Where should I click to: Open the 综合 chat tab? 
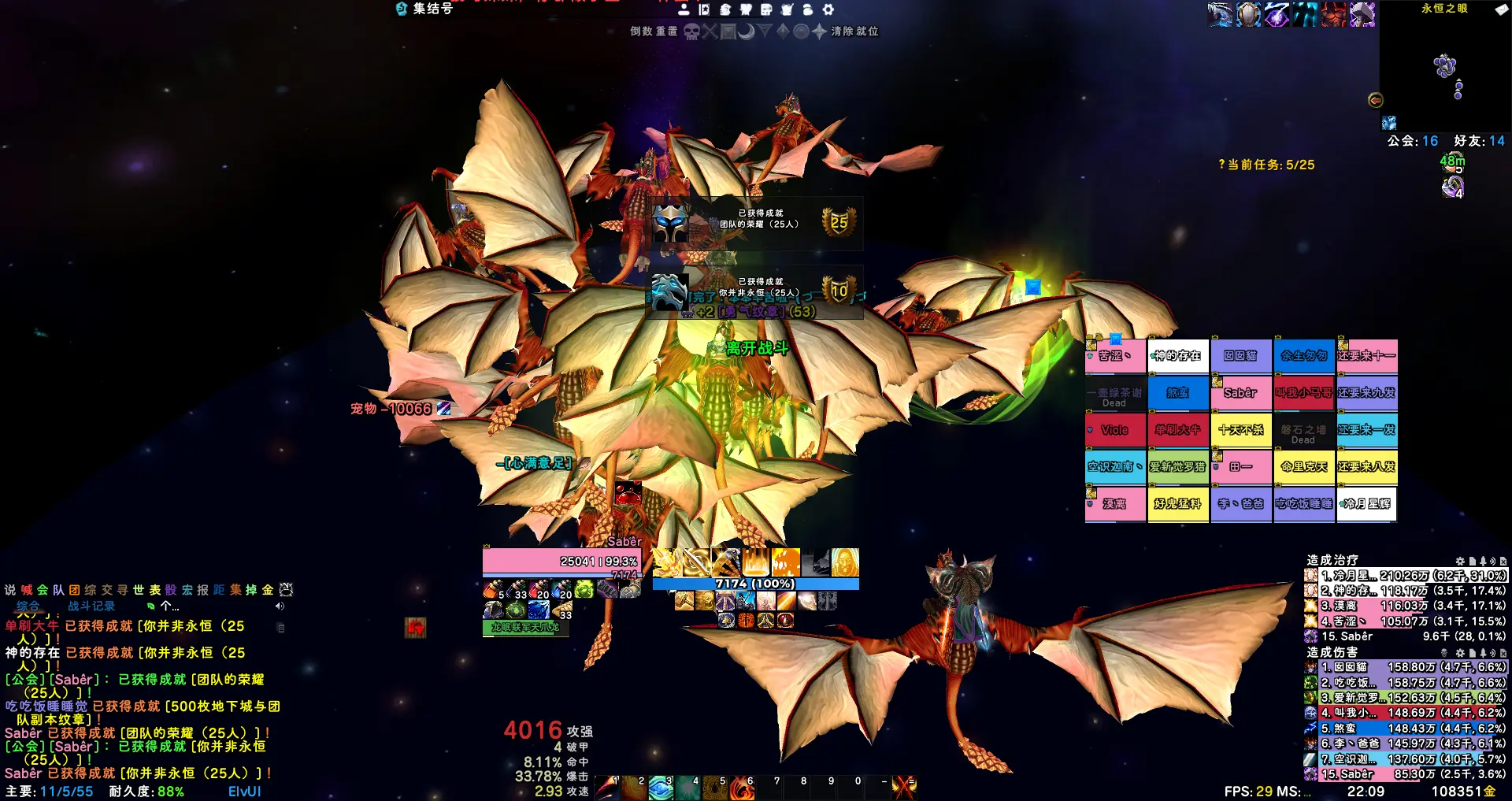point(28,606)
